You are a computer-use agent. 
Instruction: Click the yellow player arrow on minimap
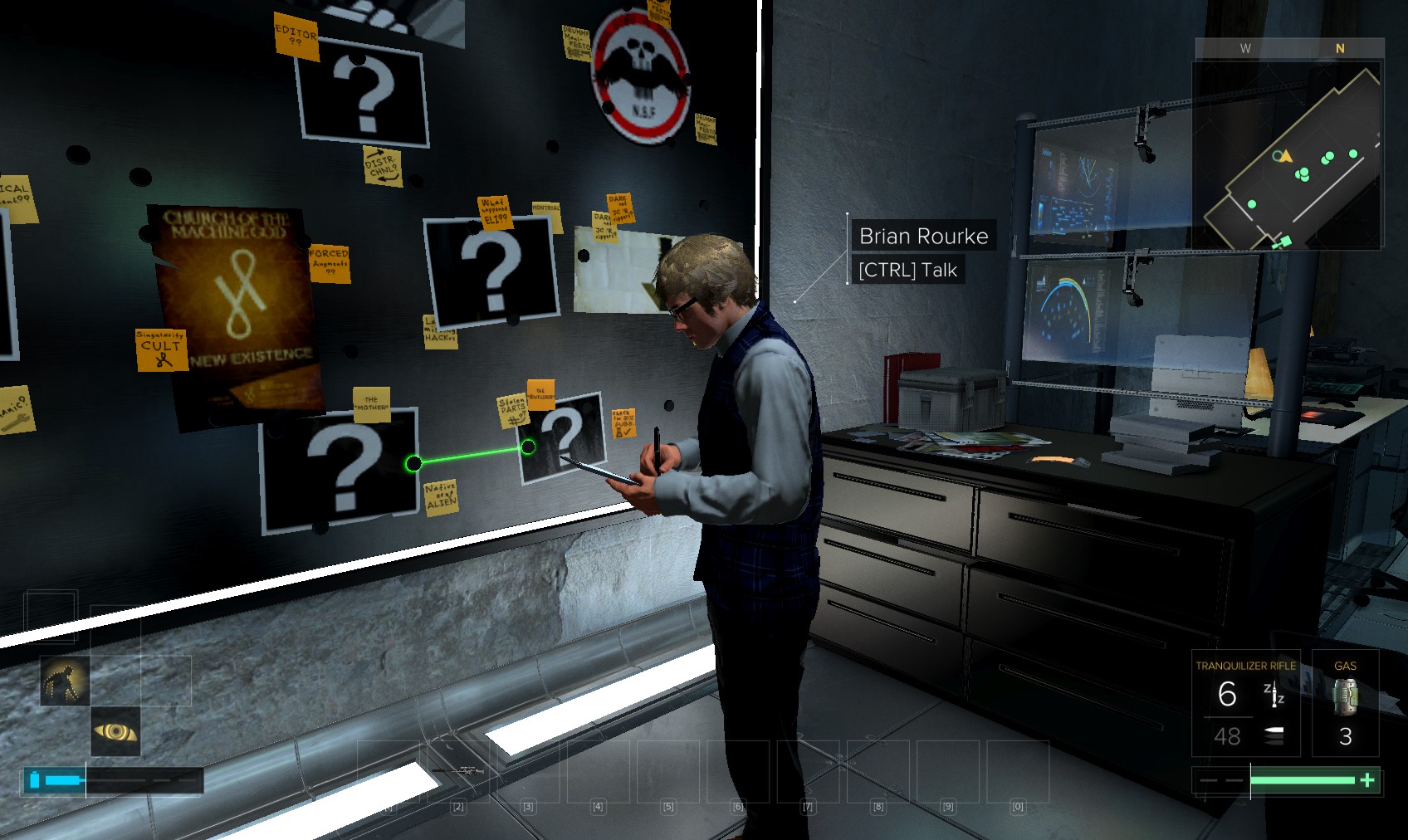click(x=1286, y=156)
